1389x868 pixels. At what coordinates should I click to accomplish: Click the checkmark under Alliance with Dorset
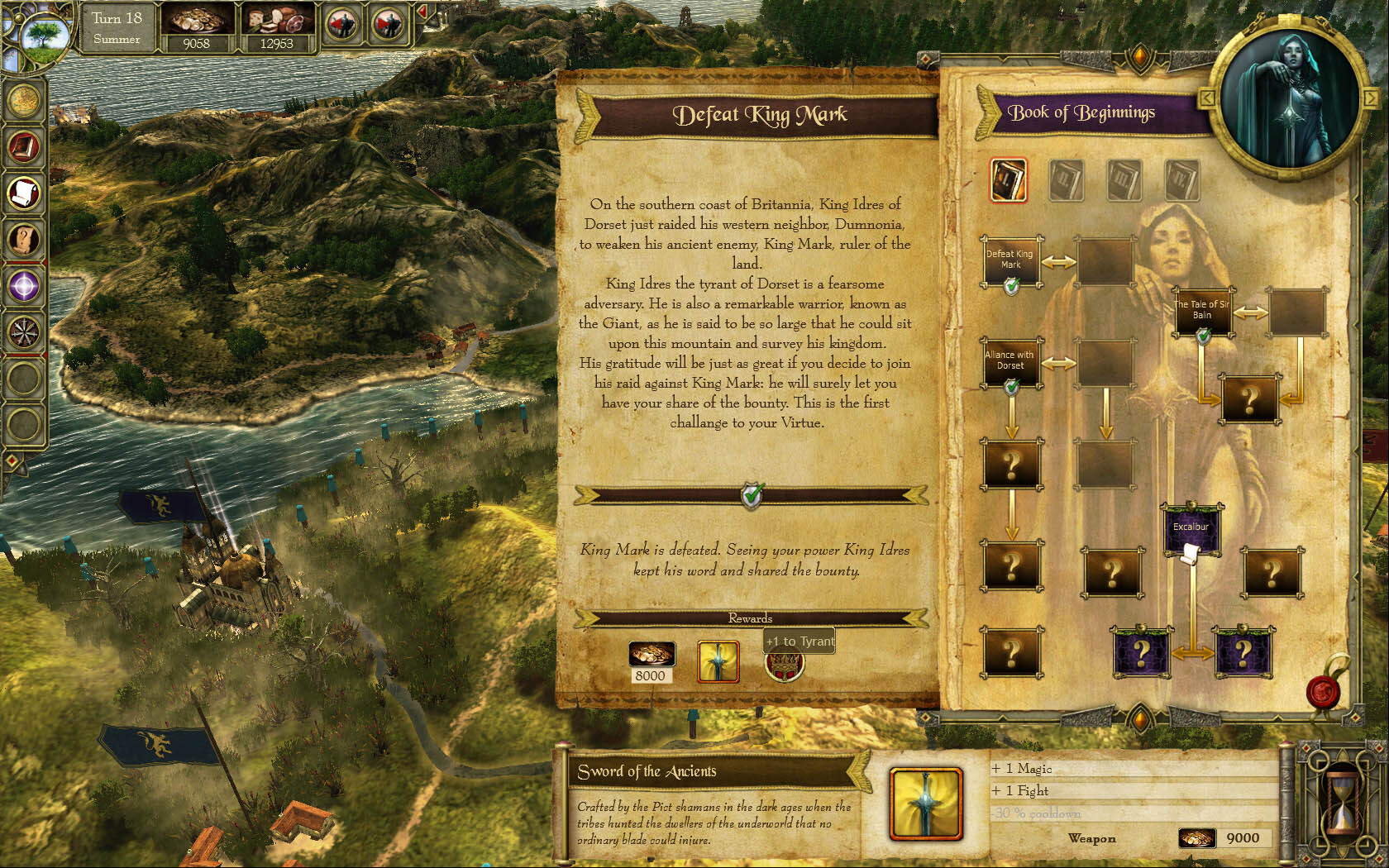point(1010,386)
